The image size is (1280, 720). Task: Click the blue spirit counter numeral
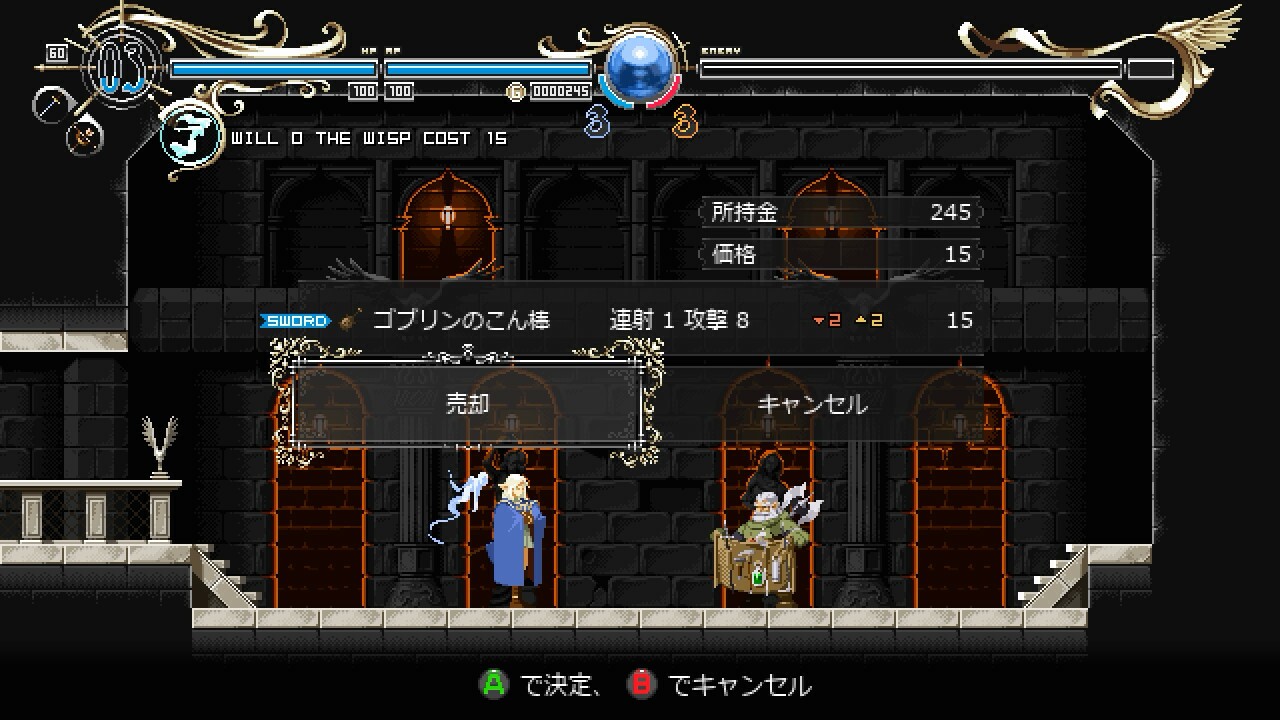point(597,123)
